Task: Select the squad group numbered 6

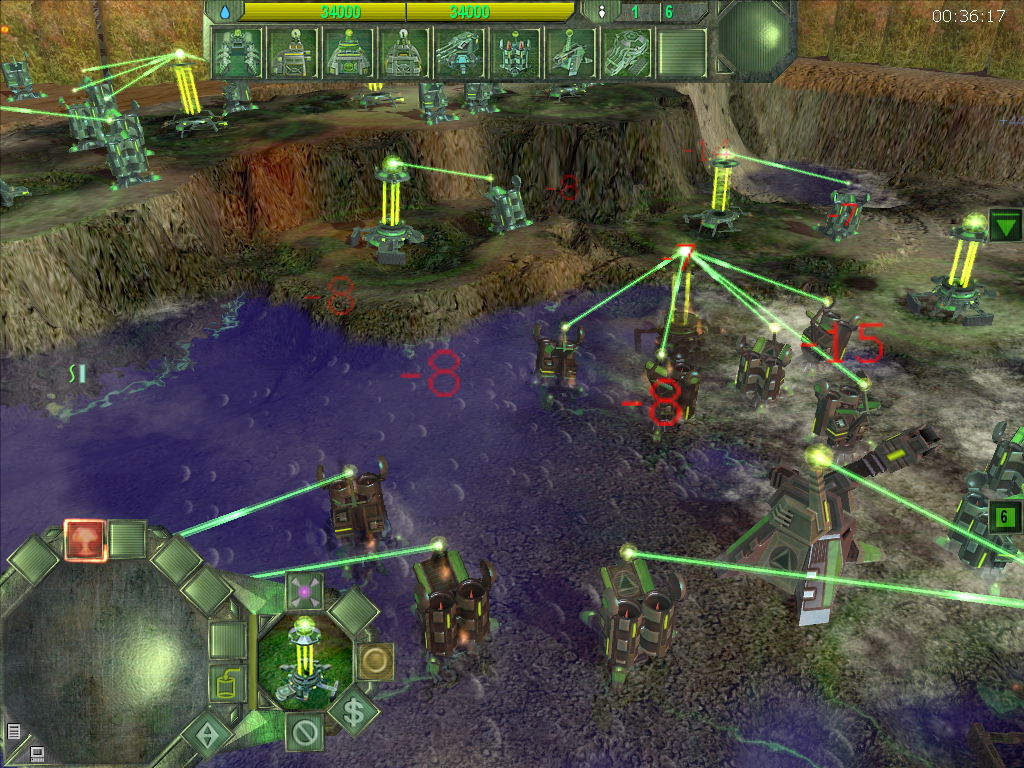Action: (x=1003, y=518)
